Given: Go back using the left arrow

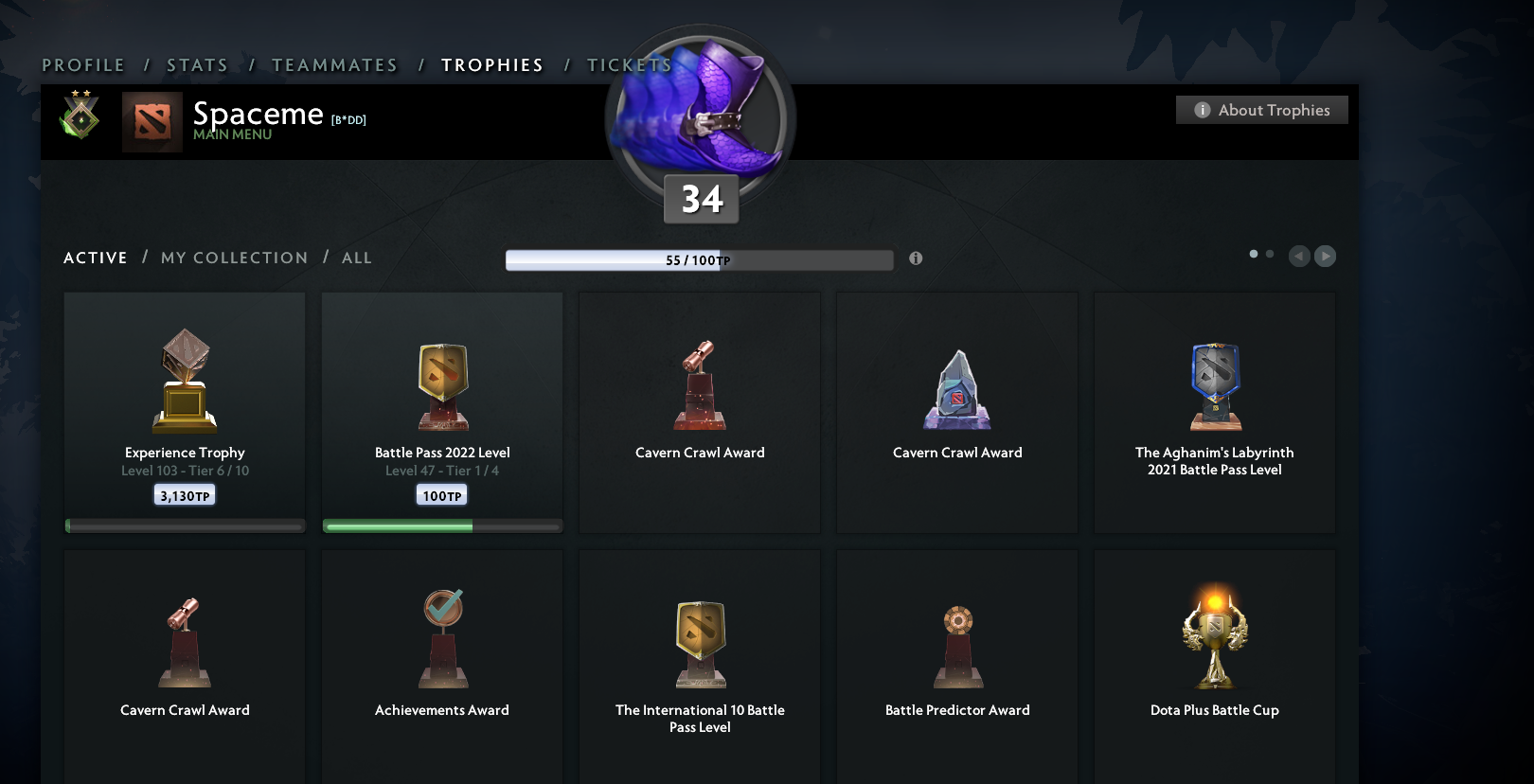Looking at the screenshot, I should [1299, 257].
